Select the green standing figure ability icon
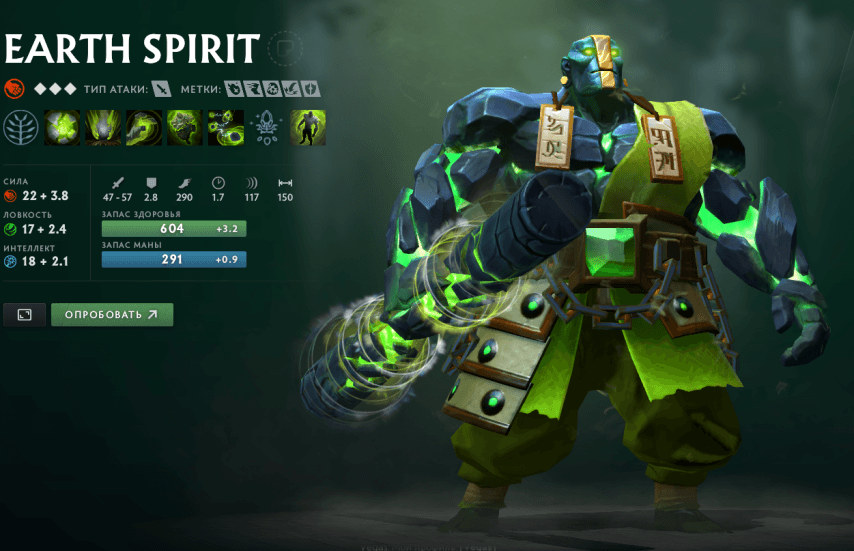Viewport: 854px width, 551px height. point(308,128)
